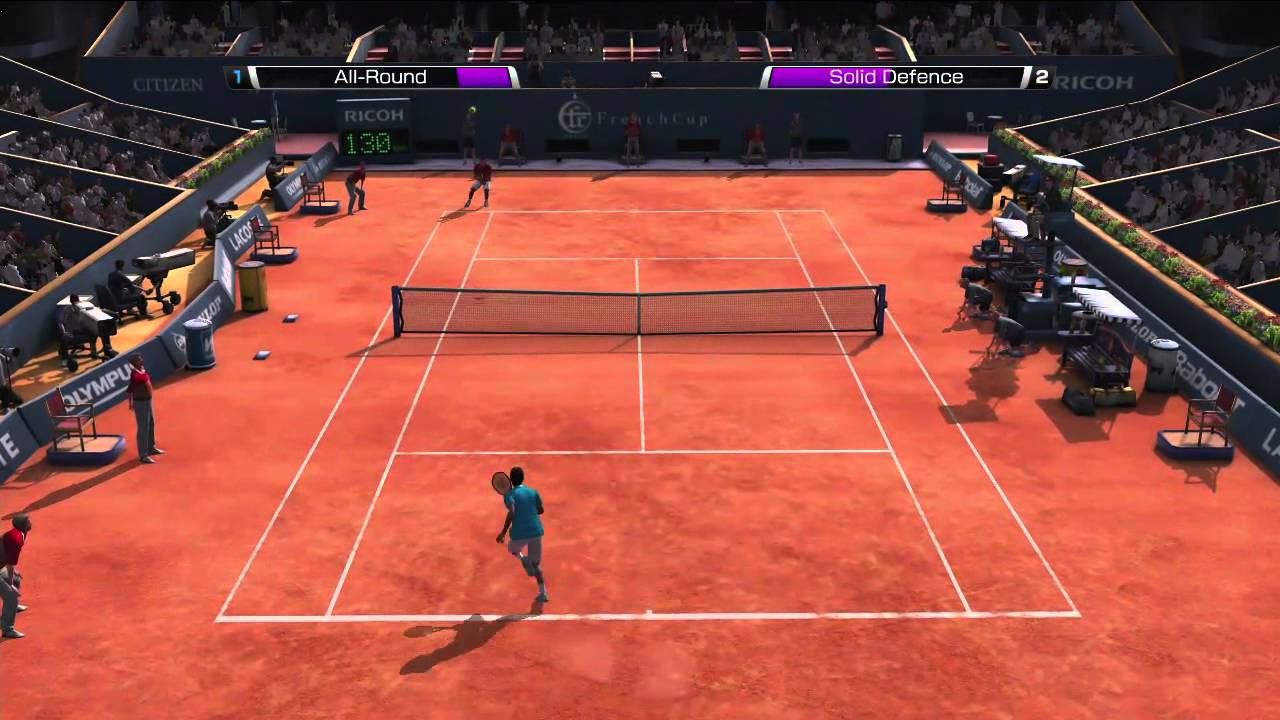The image size is (1280, 720).
Task: Click the green 130 serve speed display
Action: (x=371, y=142)
